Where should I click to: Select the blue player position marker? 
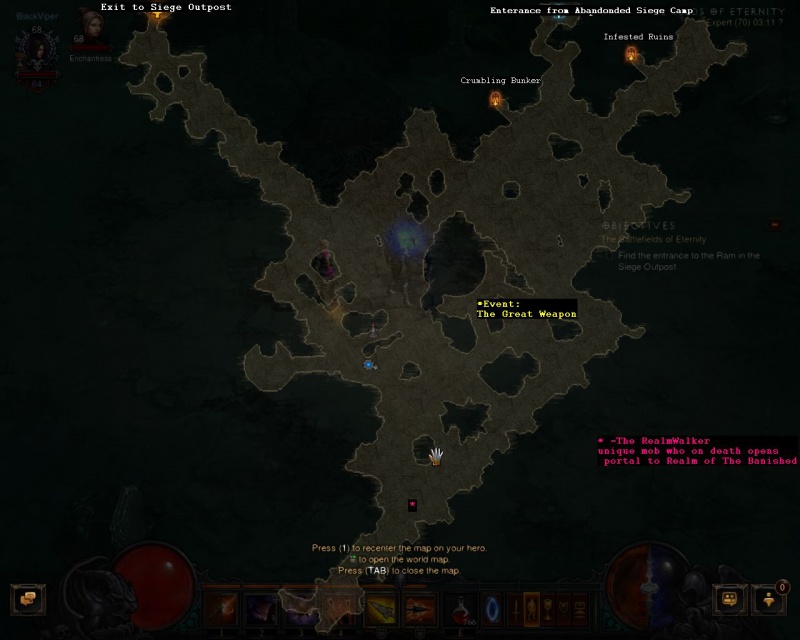pyautogui.click(x=369, y=365)
